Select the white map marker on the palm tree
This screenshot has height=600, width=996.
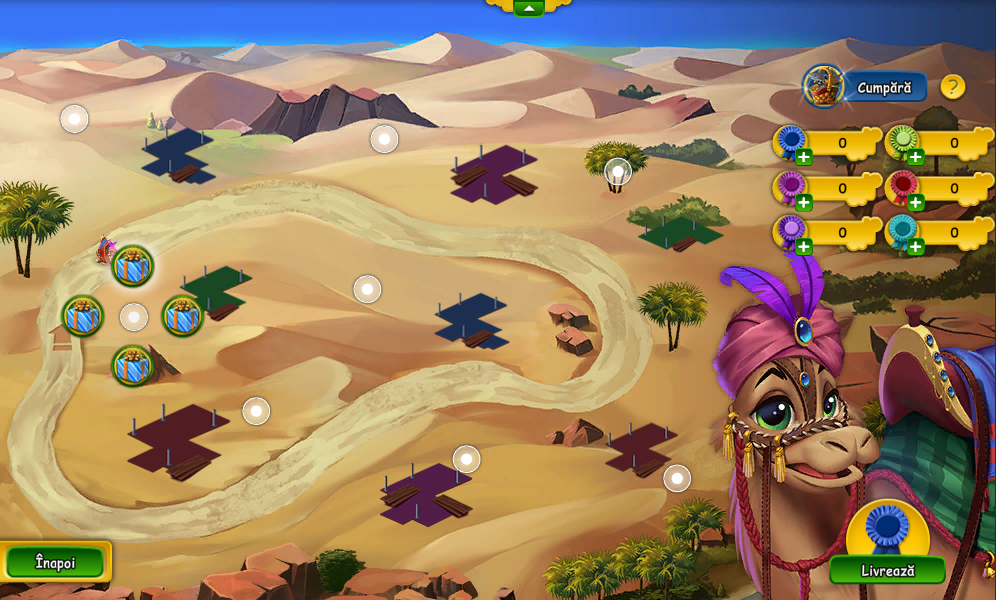click(x=618, y=172)
